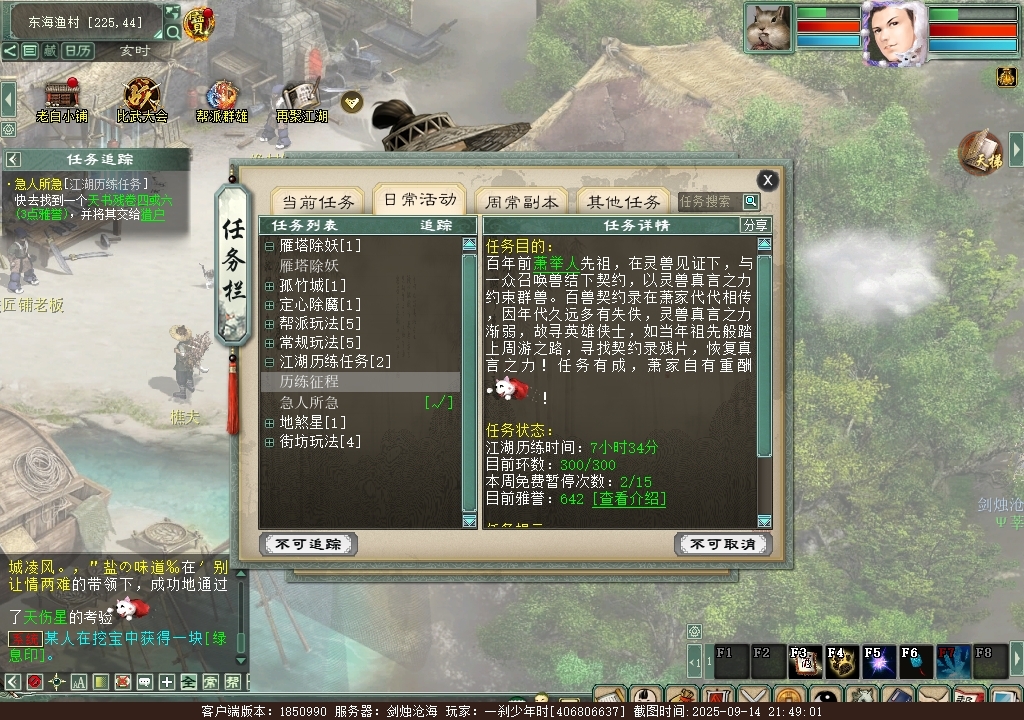Expand the 街坊玩法[4] quest group
Viewport: 1024px width, 720px height.
coord(270,441)
